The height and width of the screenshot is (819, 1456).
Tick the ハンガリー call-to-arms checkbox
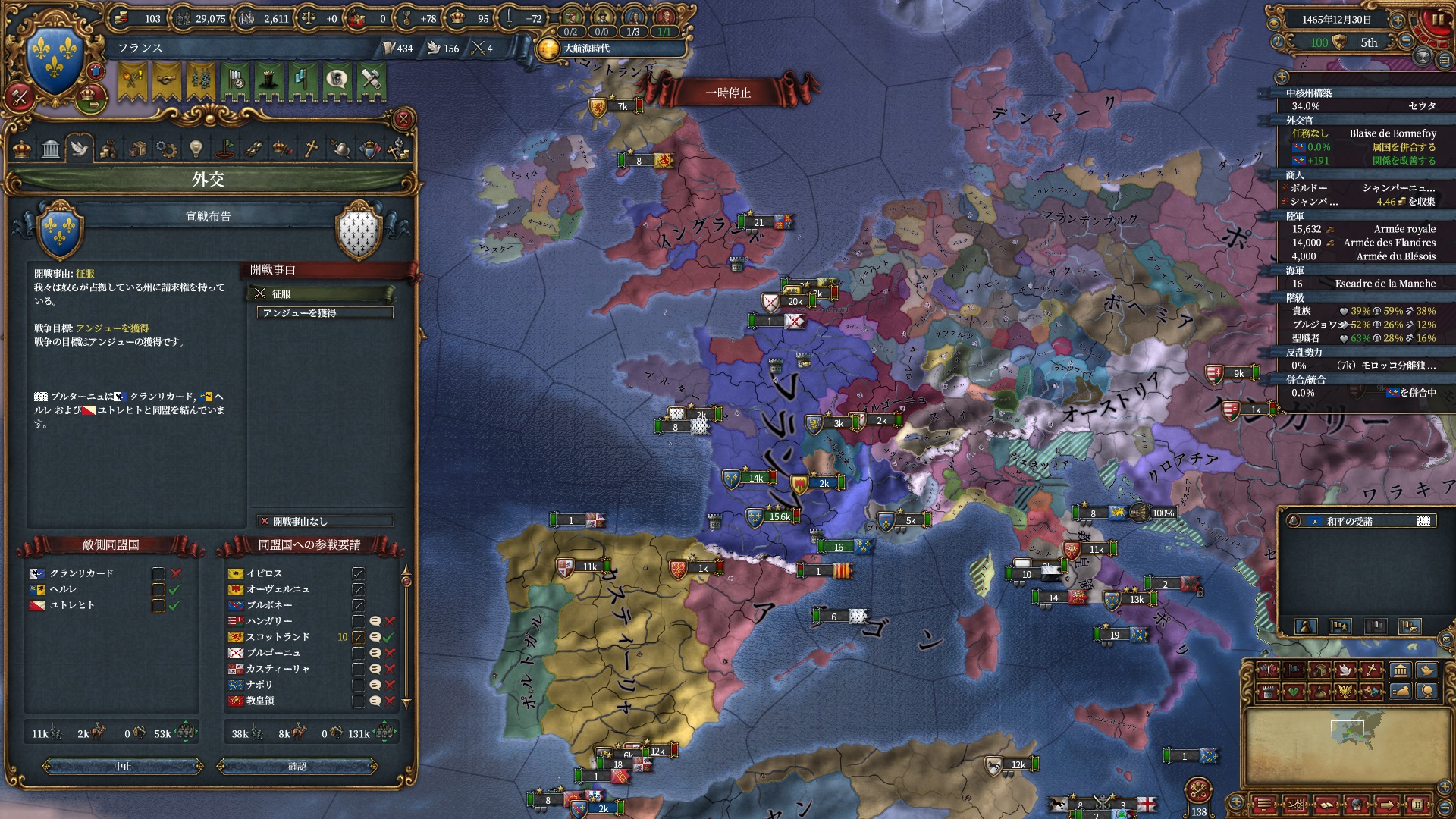click(358, 621)
